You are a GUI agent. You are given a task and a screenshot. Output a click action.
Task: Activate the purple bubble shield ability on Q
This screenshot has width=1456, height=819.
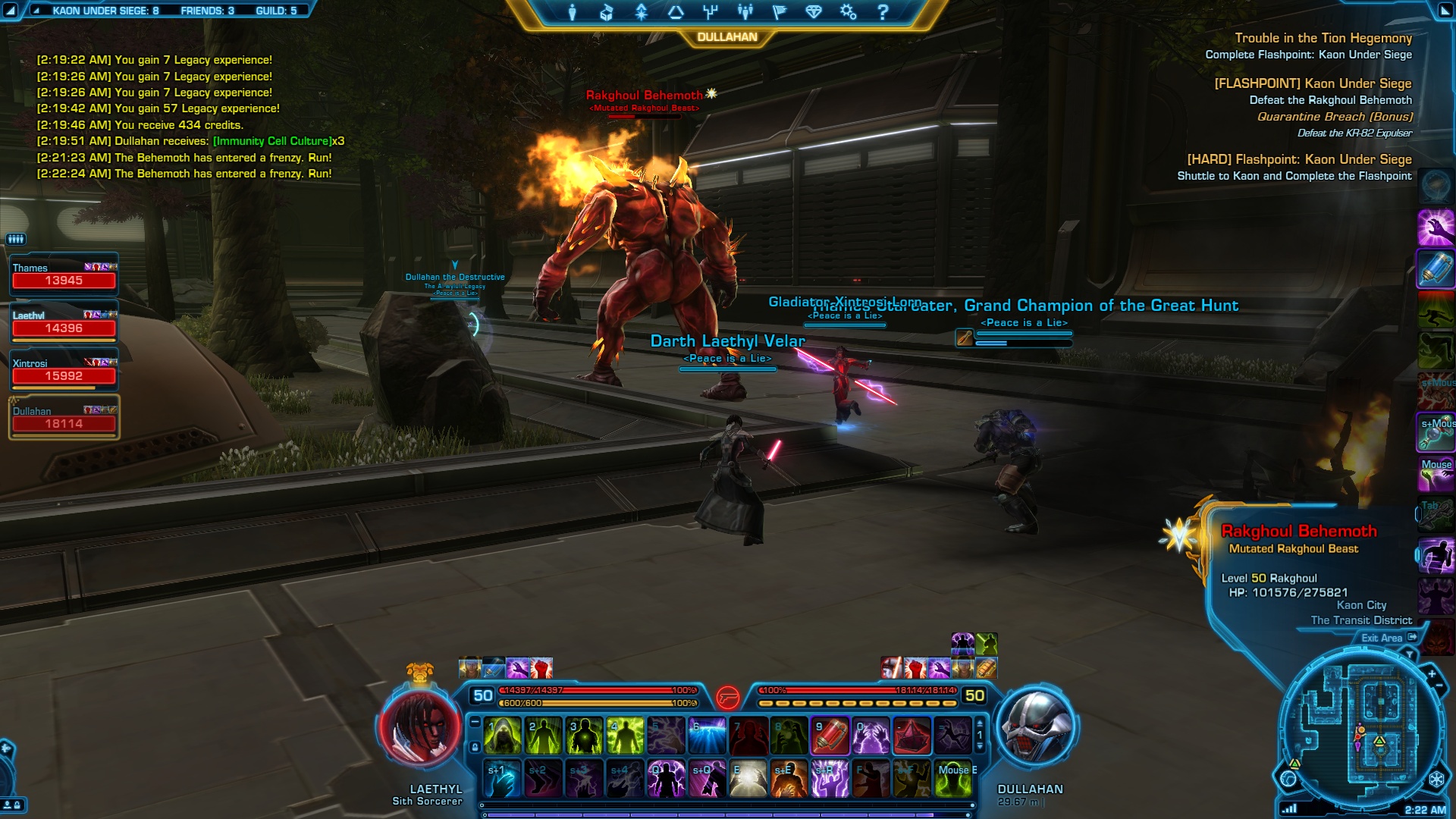[x=666, y=779]
